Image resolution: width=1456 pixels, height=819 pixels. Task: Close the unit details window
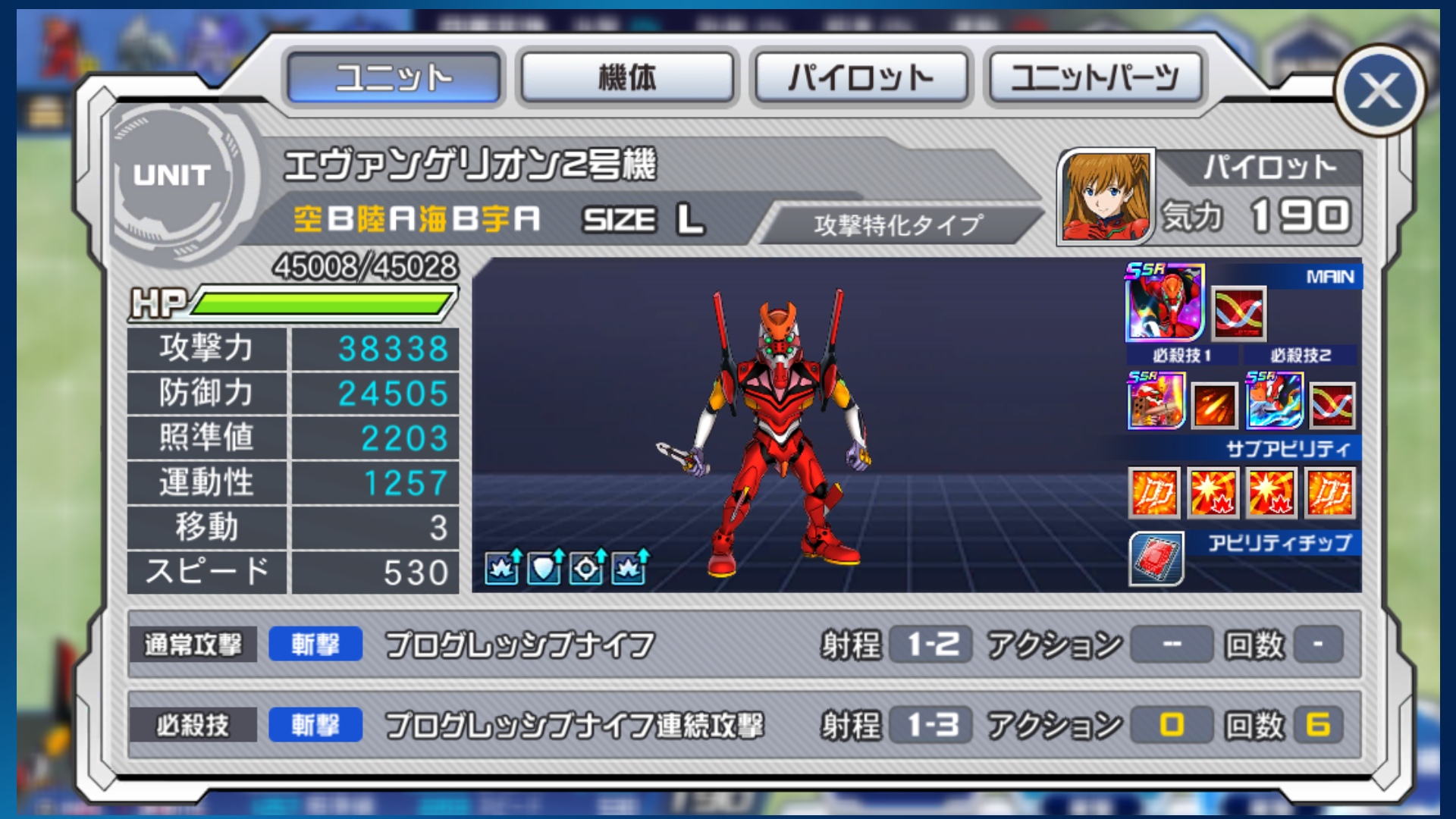(1379, 91)
